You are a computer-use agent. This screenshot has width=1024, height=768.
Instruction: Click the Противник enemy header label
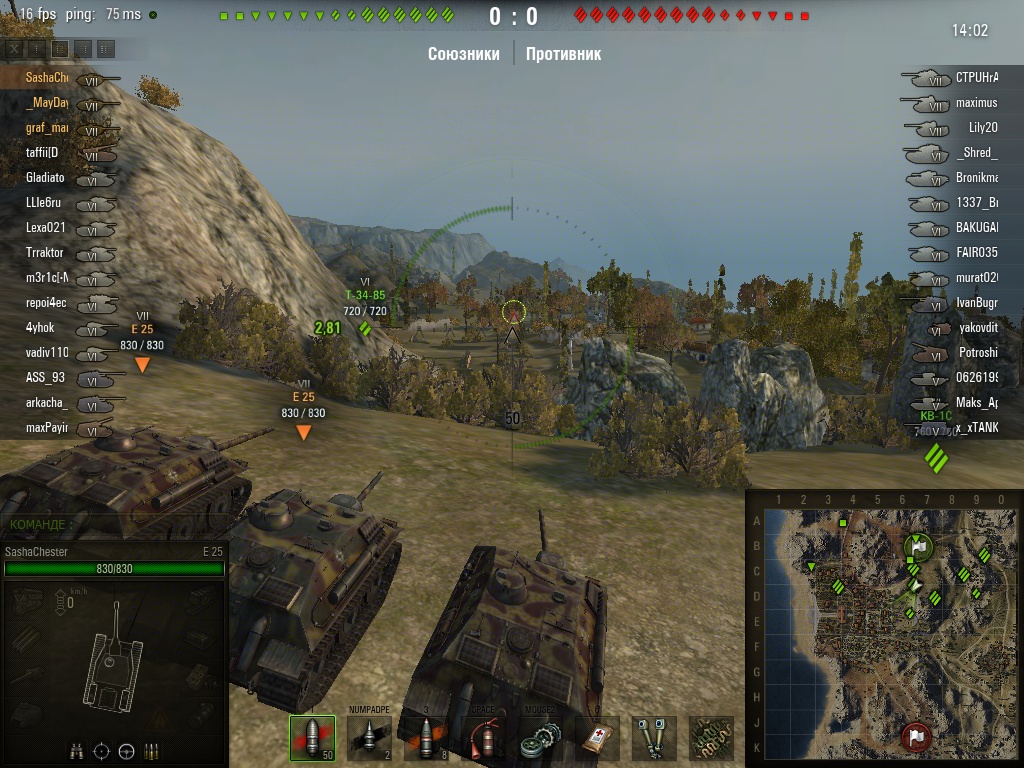(x=563, y=54)
